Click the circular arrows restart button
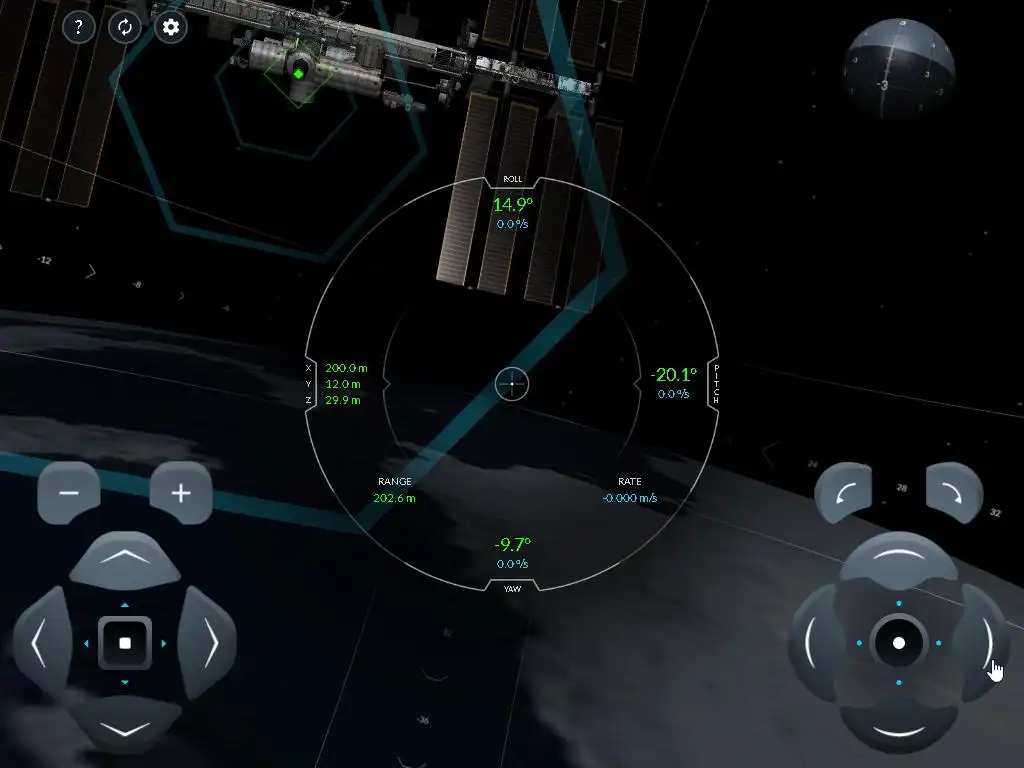The height and width of the screenshot is (768, 1024). 125,27
